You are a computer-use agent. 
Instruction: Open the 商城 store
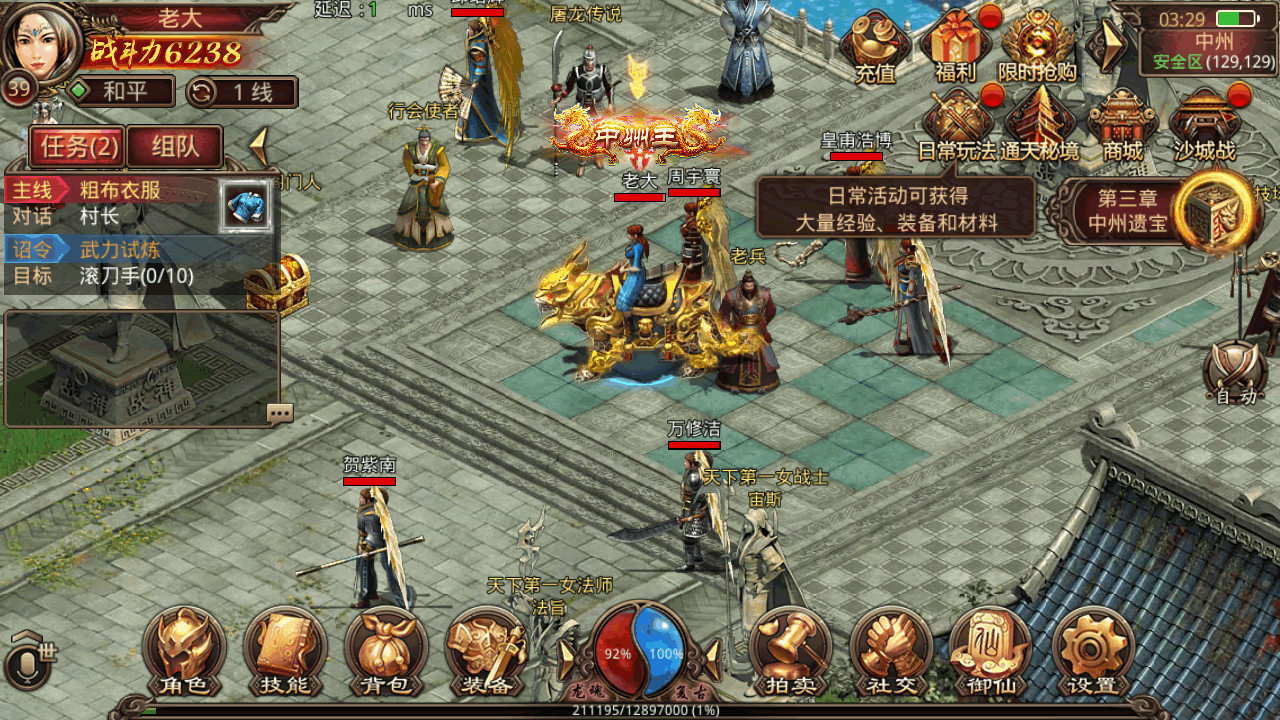click(x=1122, y=126)
